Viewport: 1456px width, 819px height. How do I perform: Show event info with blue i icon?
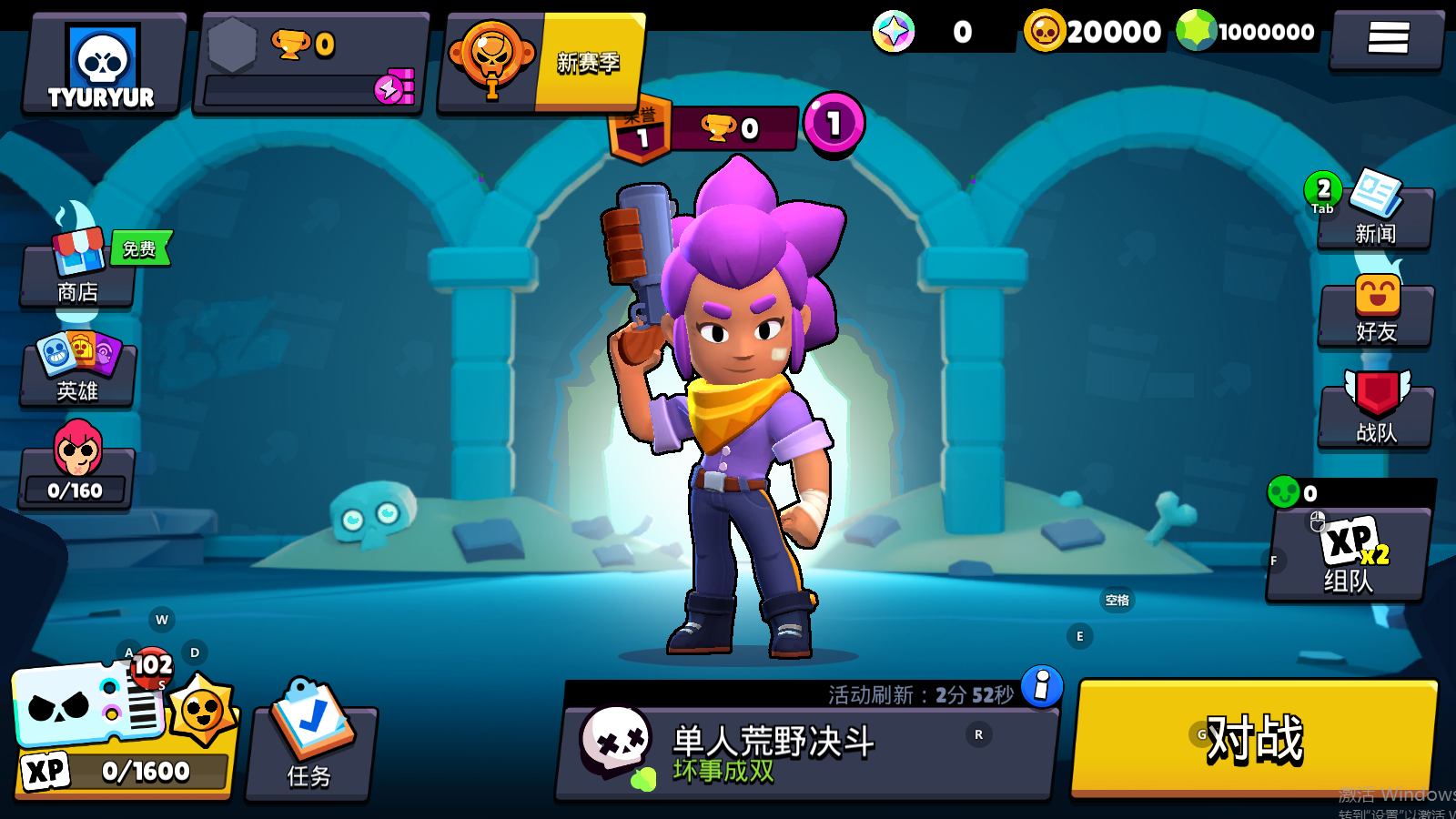coord(1042,685)
